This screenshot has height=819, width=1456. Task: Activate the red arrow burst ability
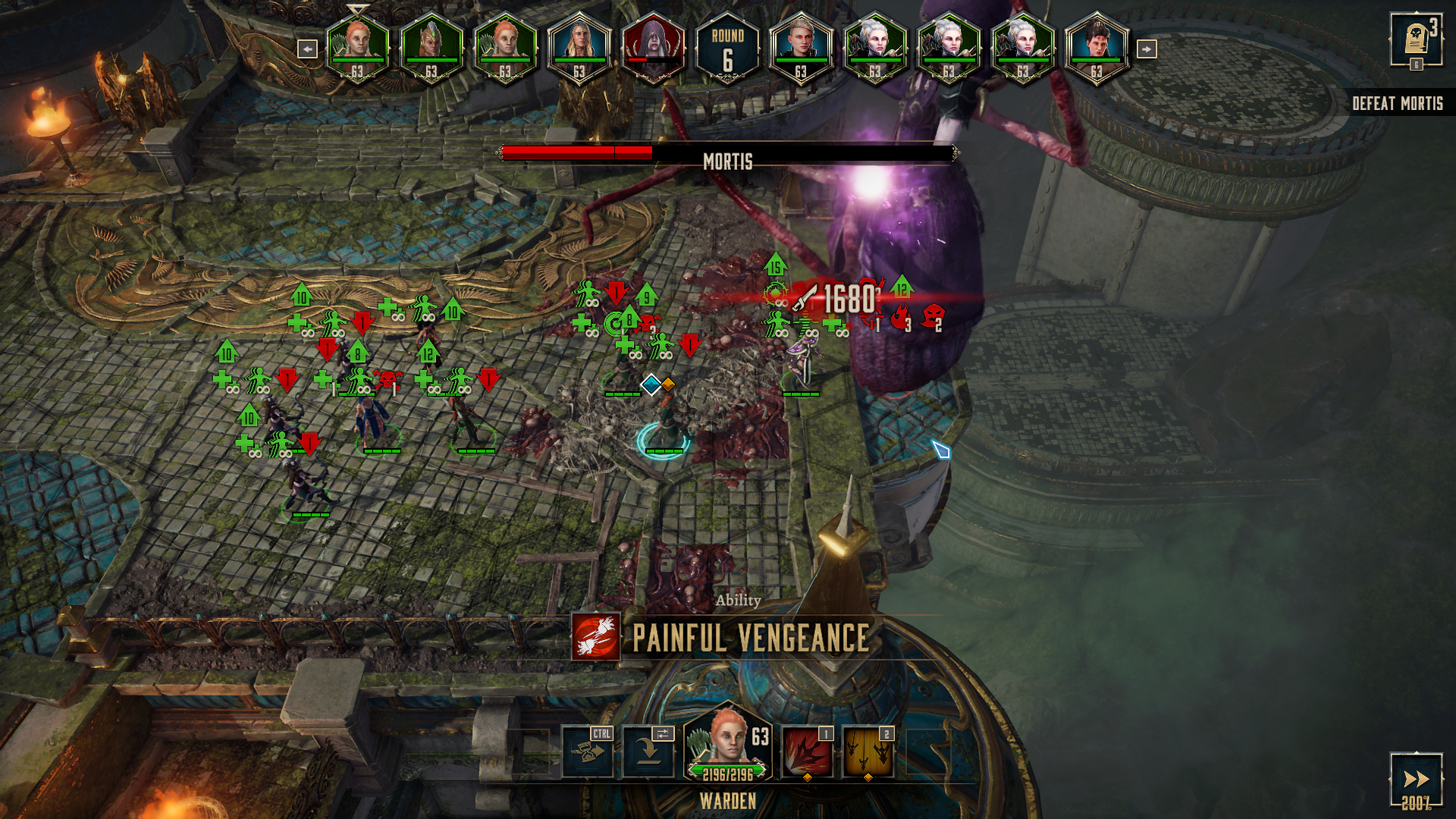point(807,752)
